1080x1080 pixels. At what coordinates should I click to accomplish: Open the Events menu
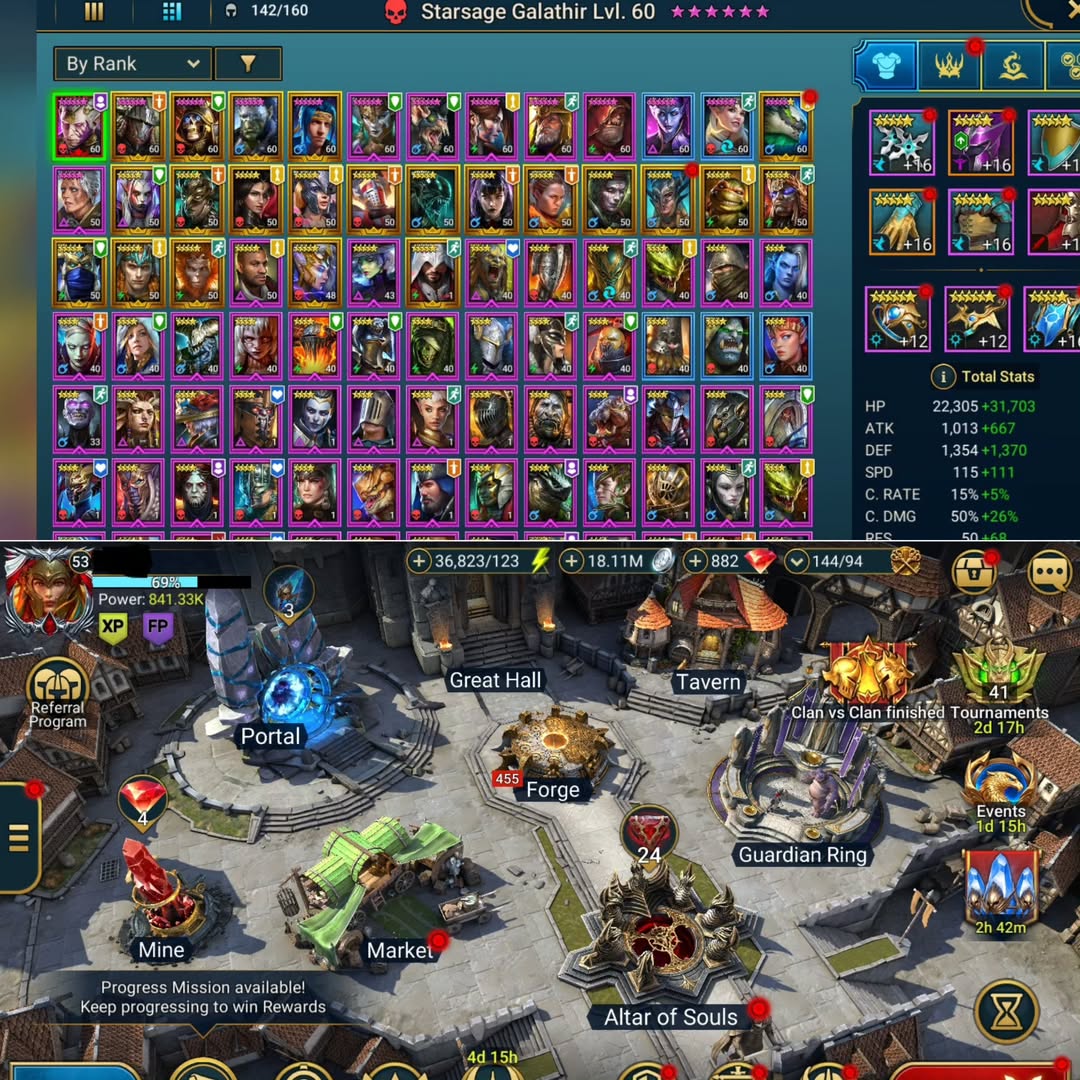pyautogui.click(x=1000, y=788)
